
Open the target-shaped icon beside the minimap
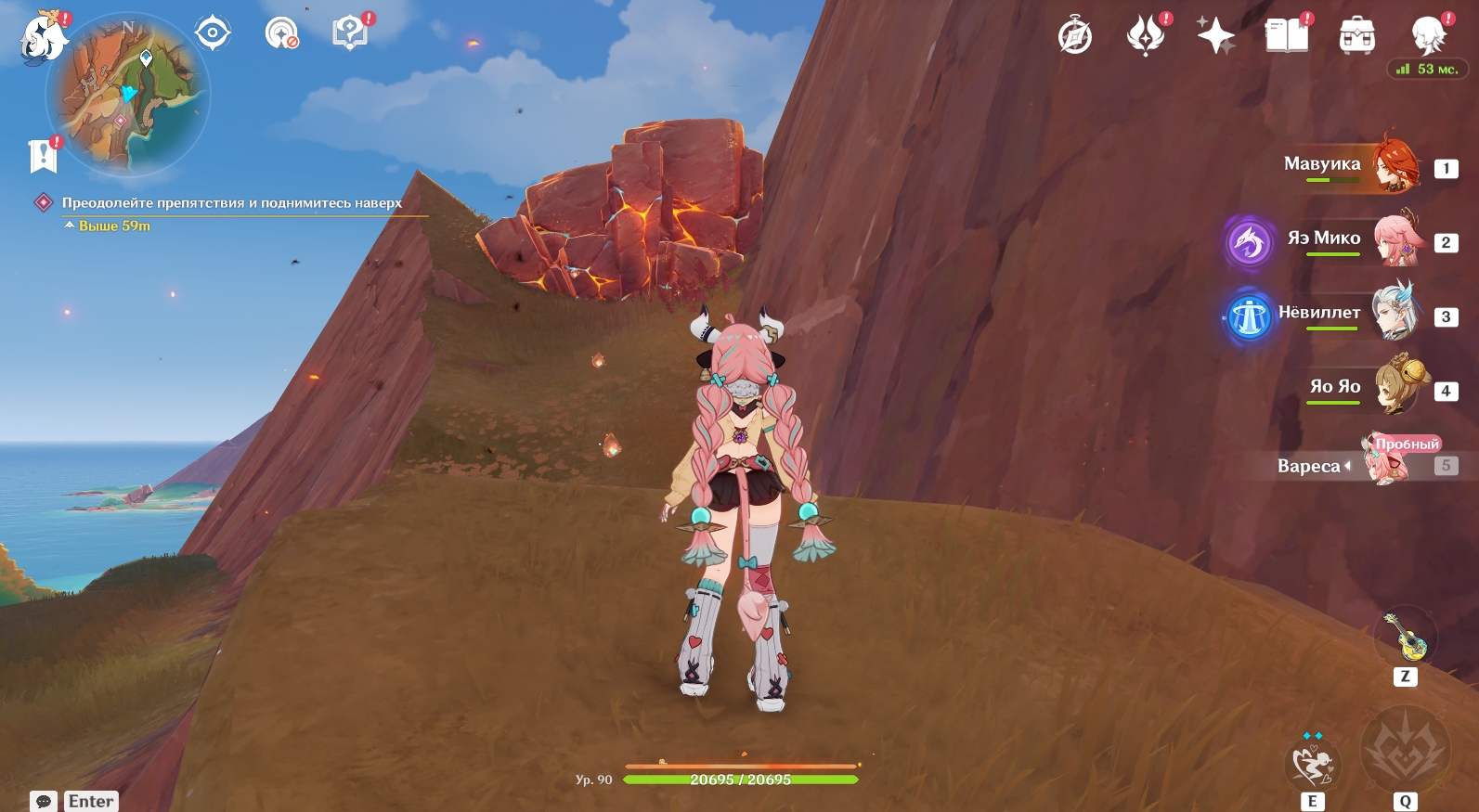[x=213, y=33]
